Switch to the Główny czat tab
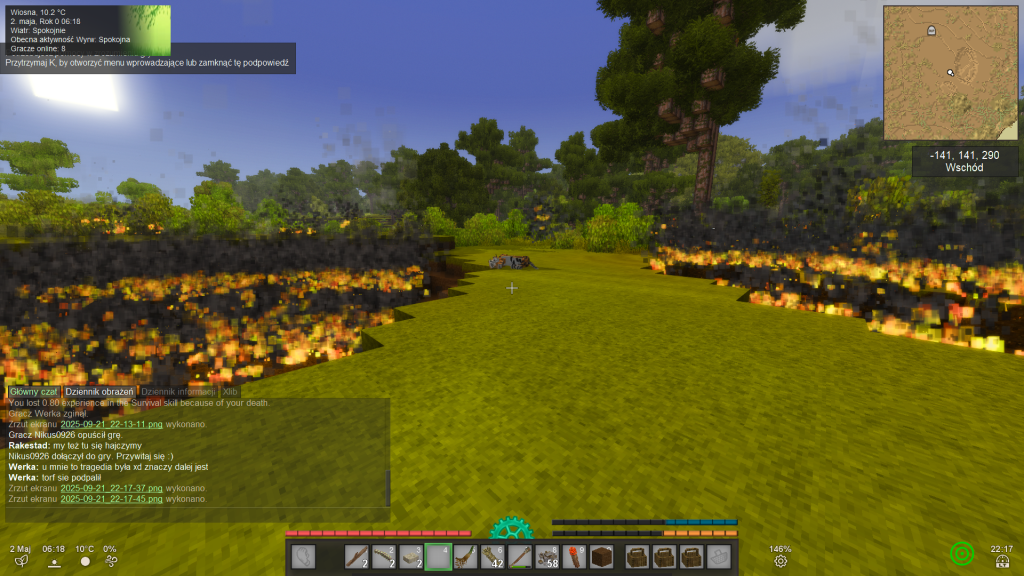 [x=33, y=392]
